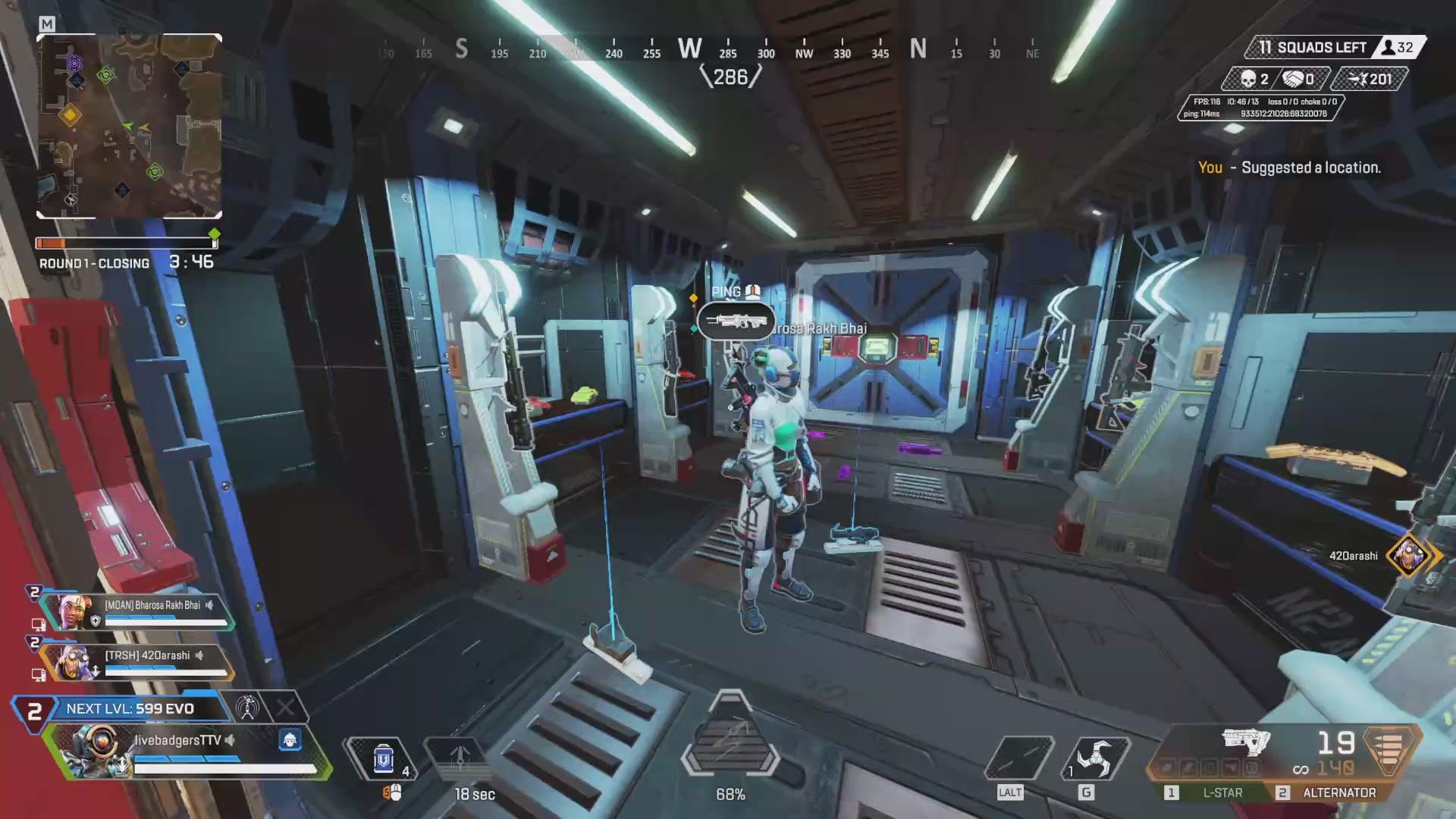Select the empty ordnance slot labeled LALT
The height and width of the screenshot is (819, 1456).
pyautogui.click(x=1018, y=758)
